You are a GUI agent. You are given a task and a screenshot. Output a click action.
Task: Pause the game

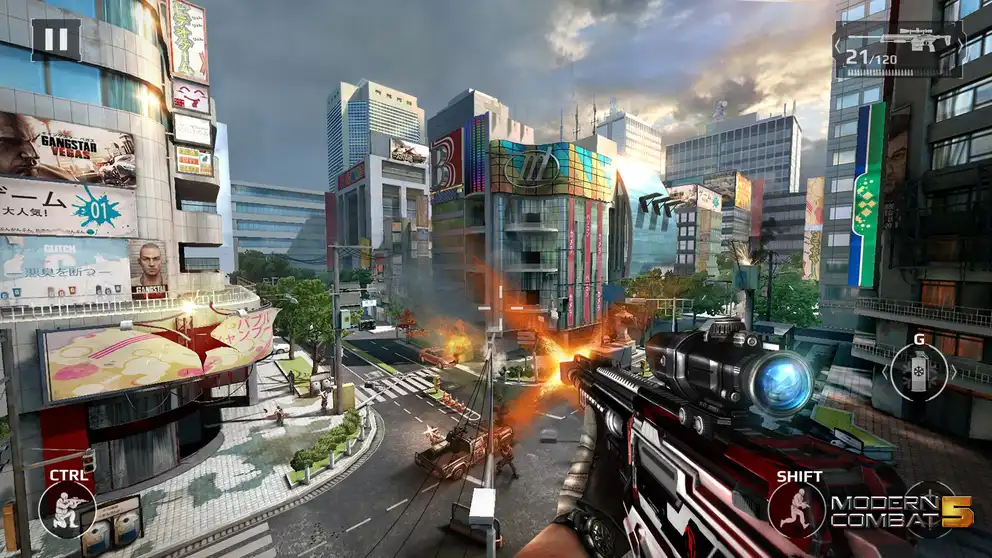tap(56, 40)
